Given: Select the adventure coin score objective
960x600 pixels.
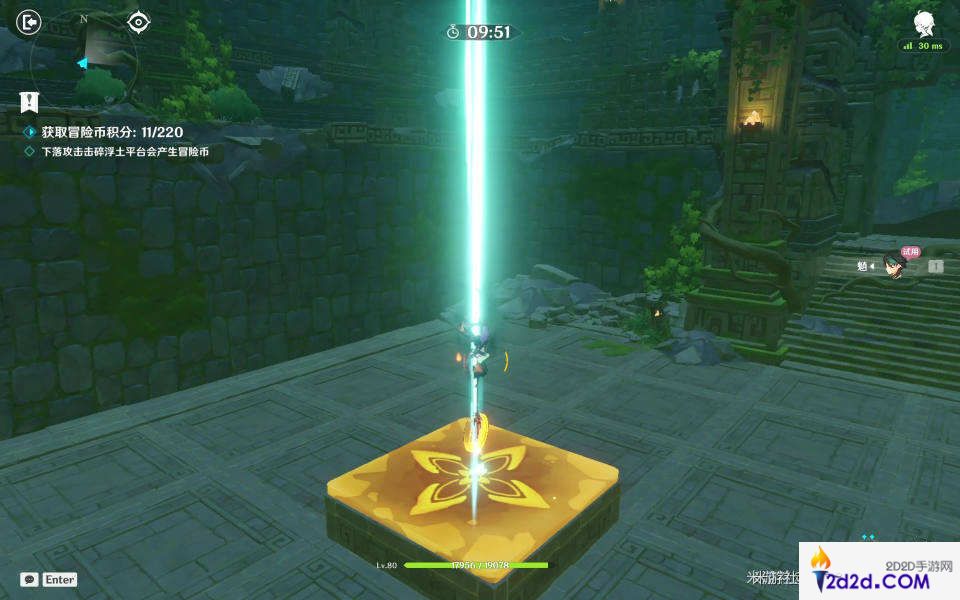Looking at the screenshot, I should 112,132.
